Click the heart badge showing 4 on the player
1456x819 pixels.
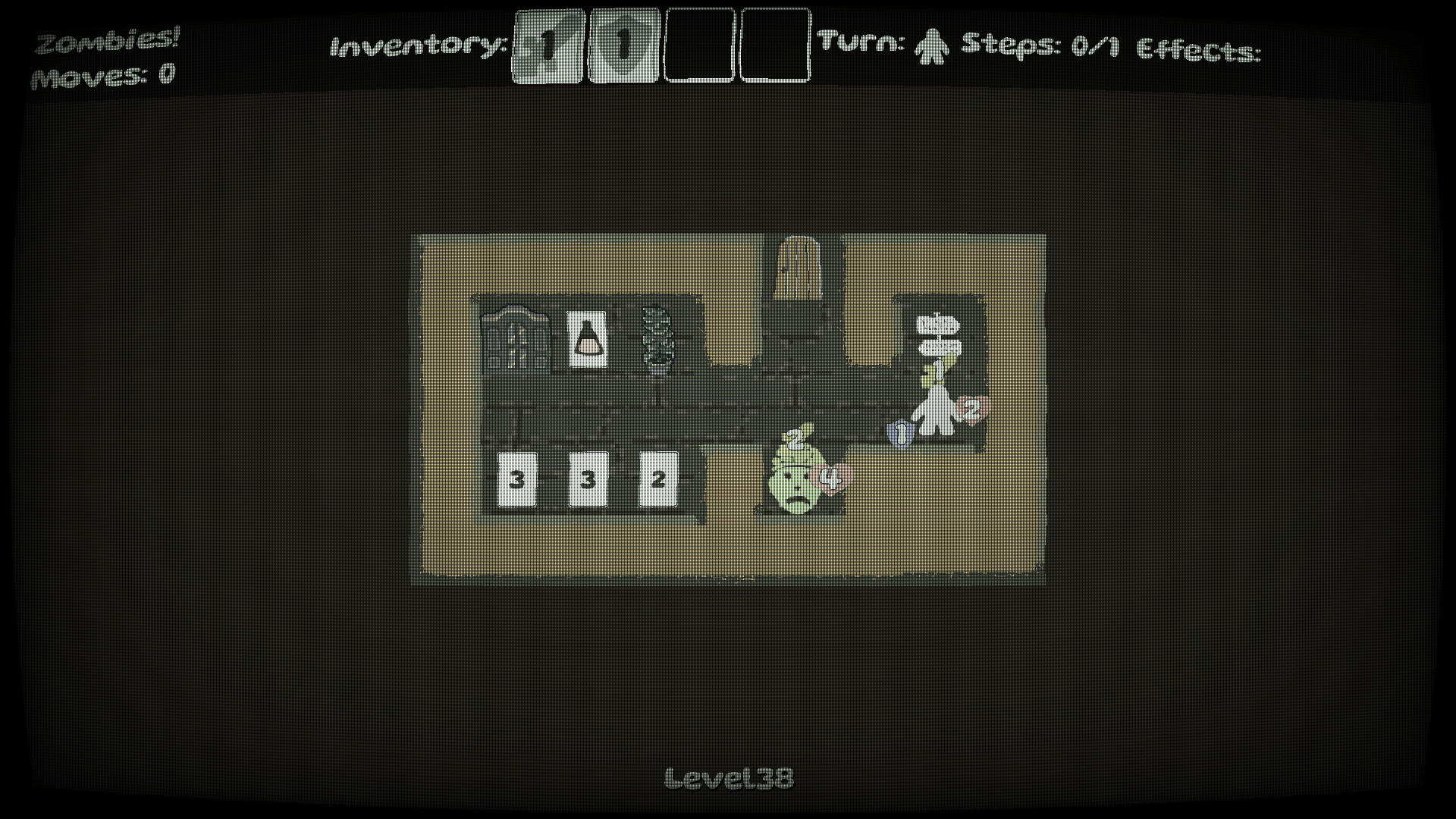point(831,477)
